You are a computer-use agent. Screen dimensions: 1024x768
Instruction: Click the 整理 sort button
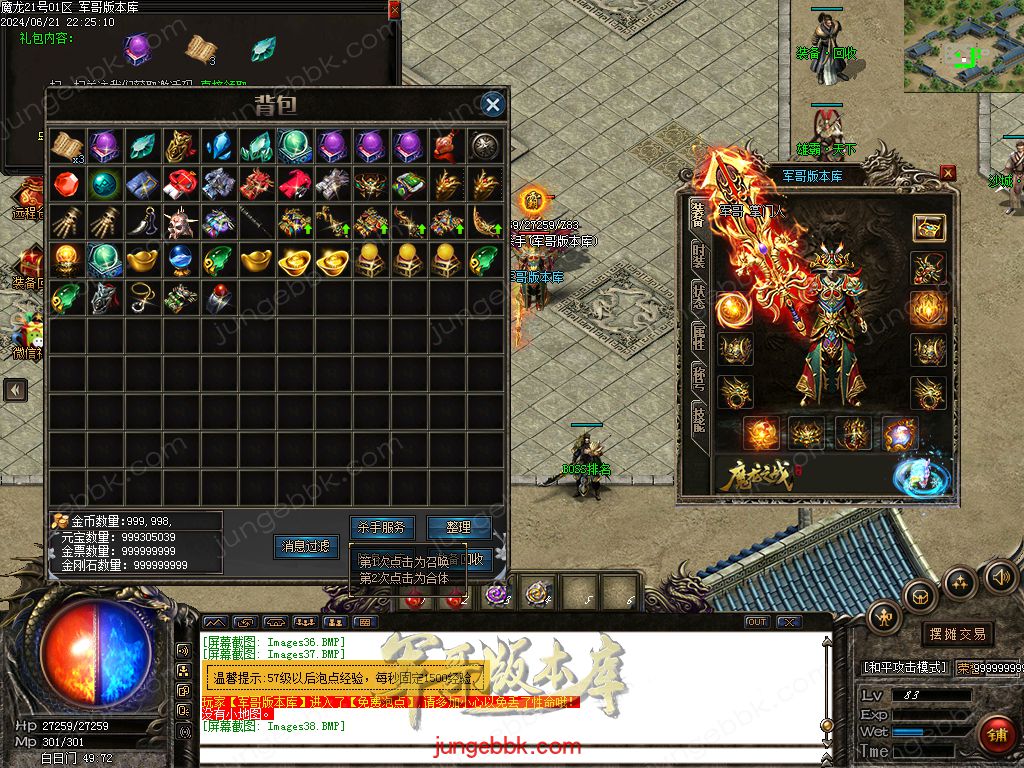(x=459, y=526)
